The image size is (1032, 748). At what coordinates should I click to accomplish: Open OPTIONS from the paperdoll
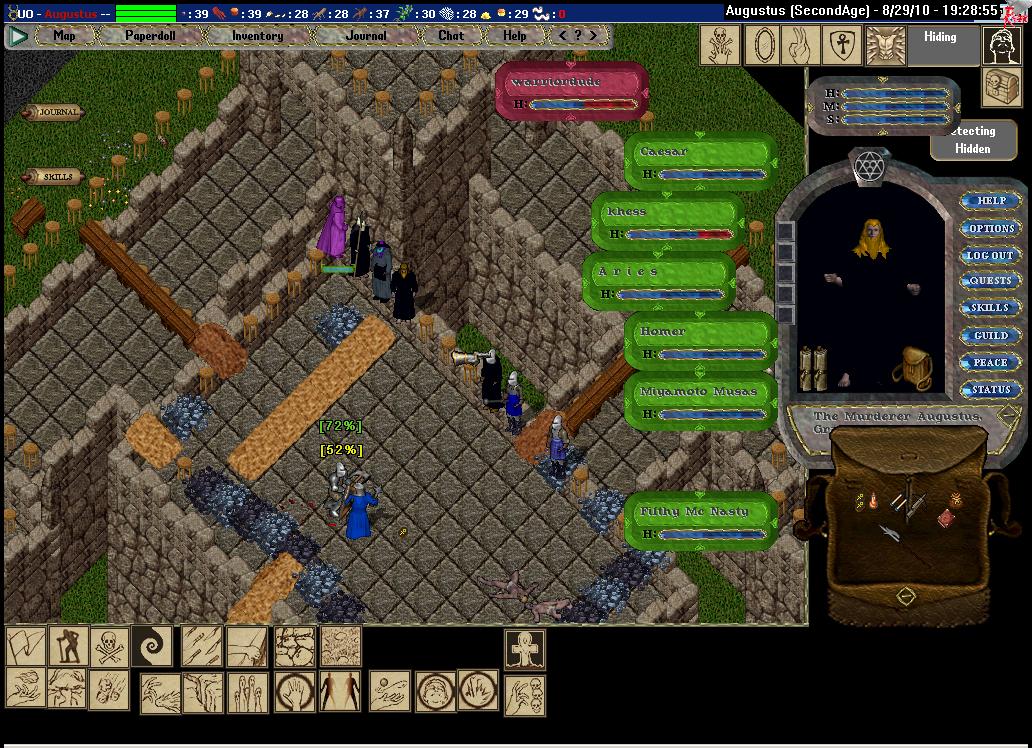click(x=990, y=229)
